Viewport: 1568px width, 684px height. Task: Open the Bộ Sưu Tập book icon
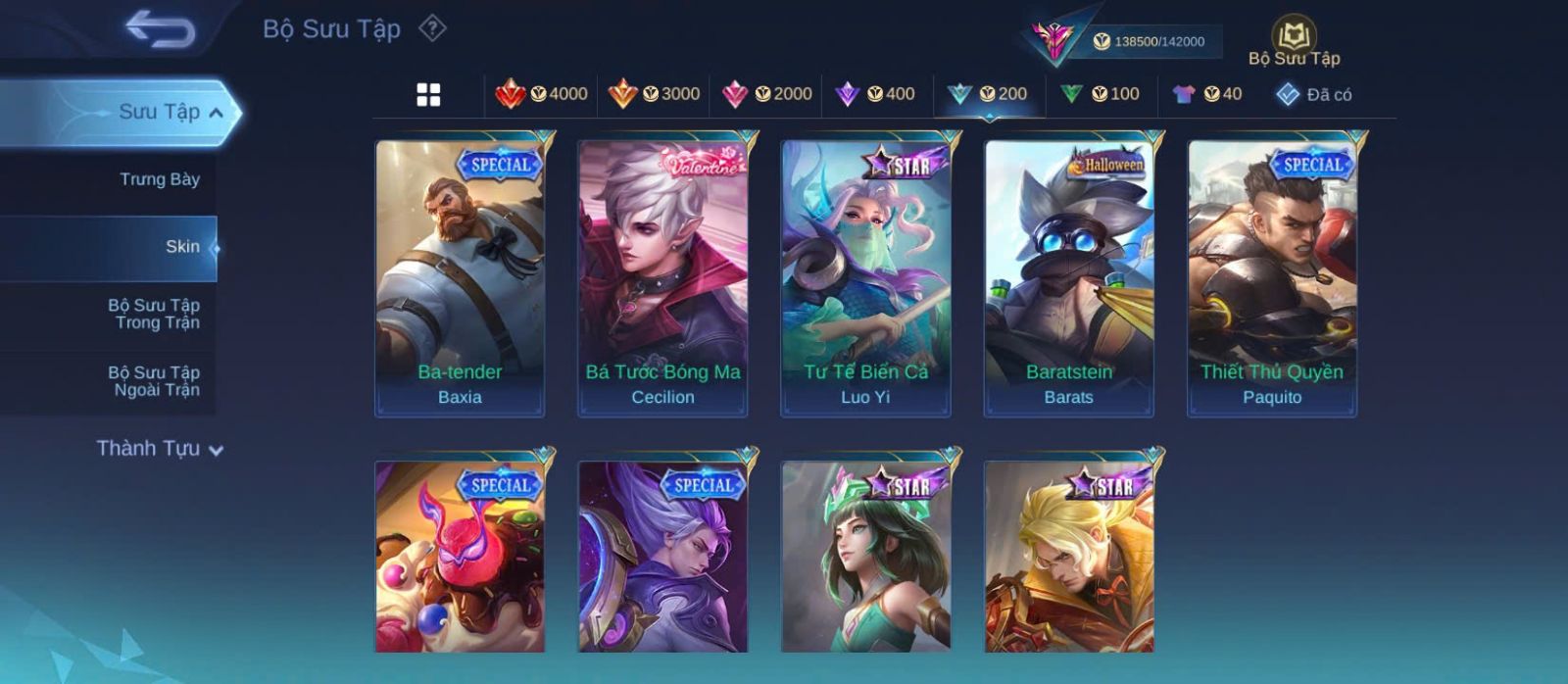pyautogui.click(x=1294, y=42)
